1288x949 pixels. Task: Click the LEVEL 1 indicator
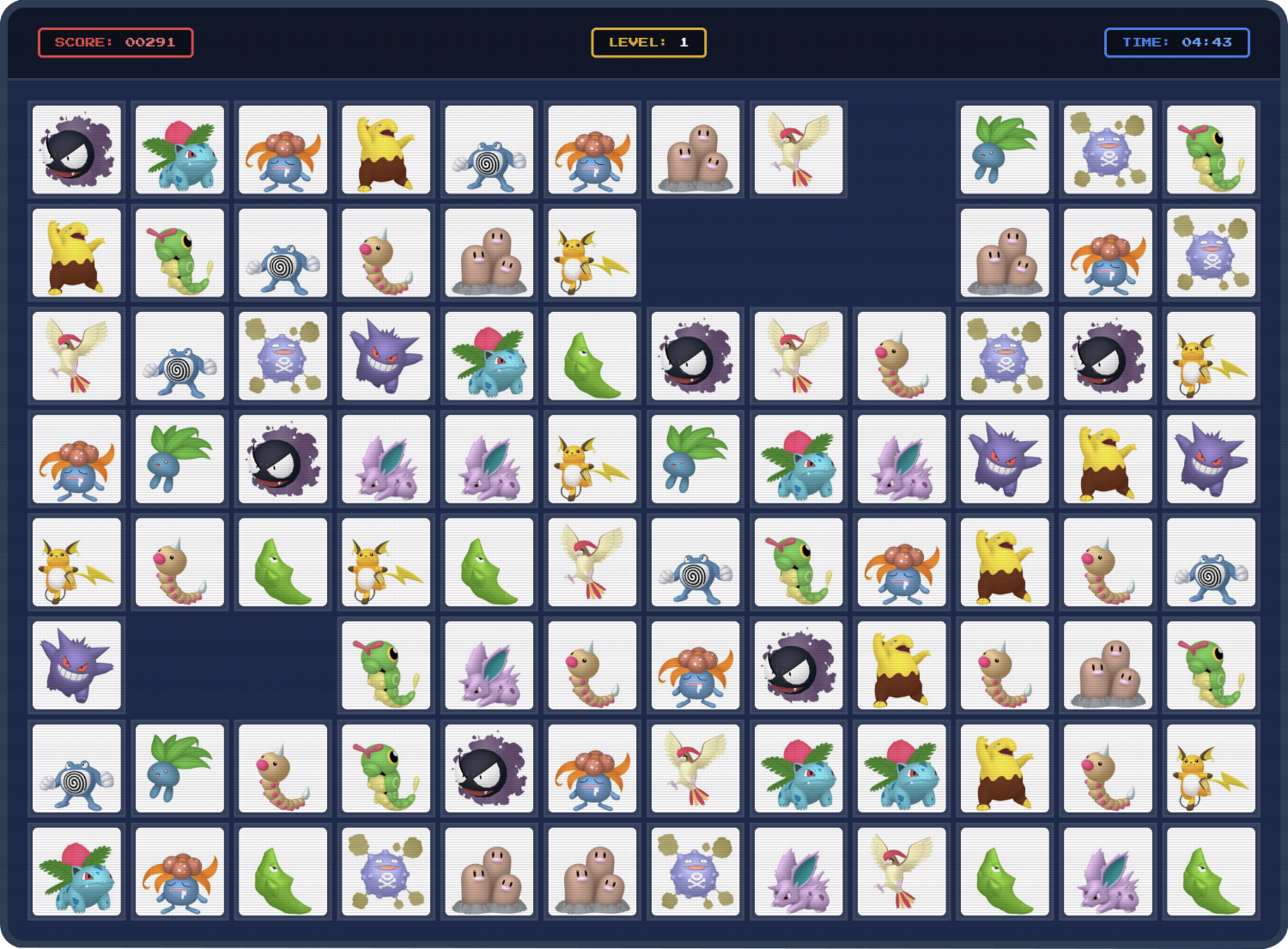pyautogui.click(x=648, y=42)
